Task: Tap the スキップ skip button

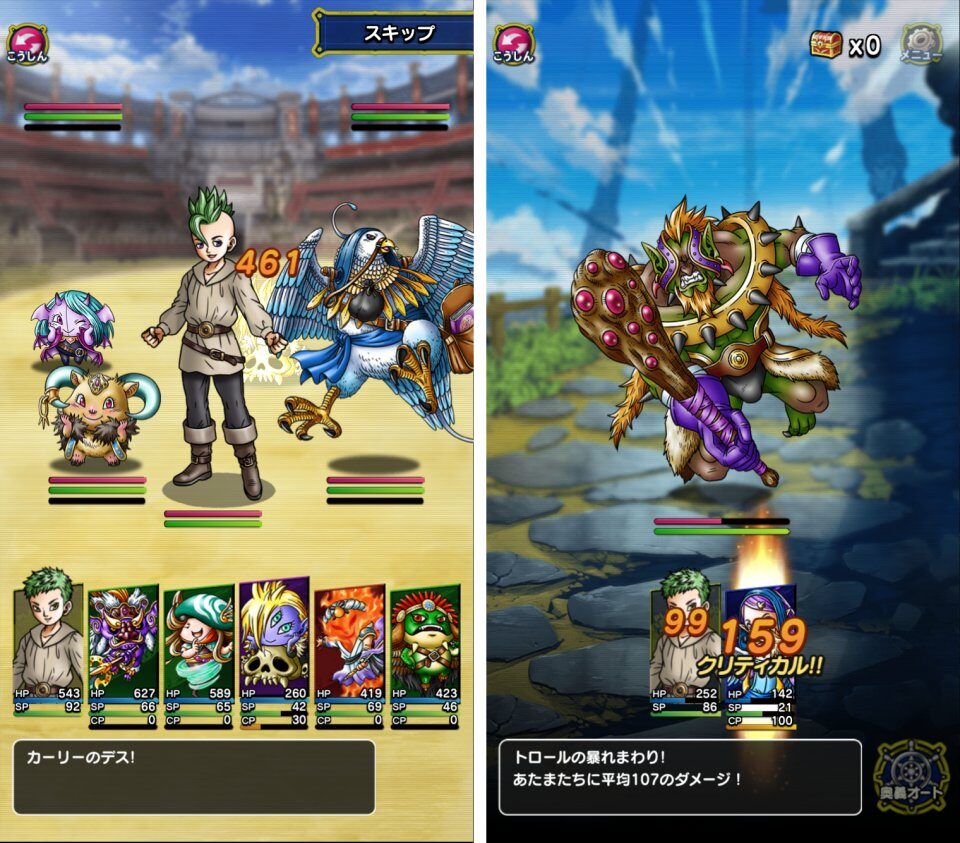Action: tap(397, 33)
